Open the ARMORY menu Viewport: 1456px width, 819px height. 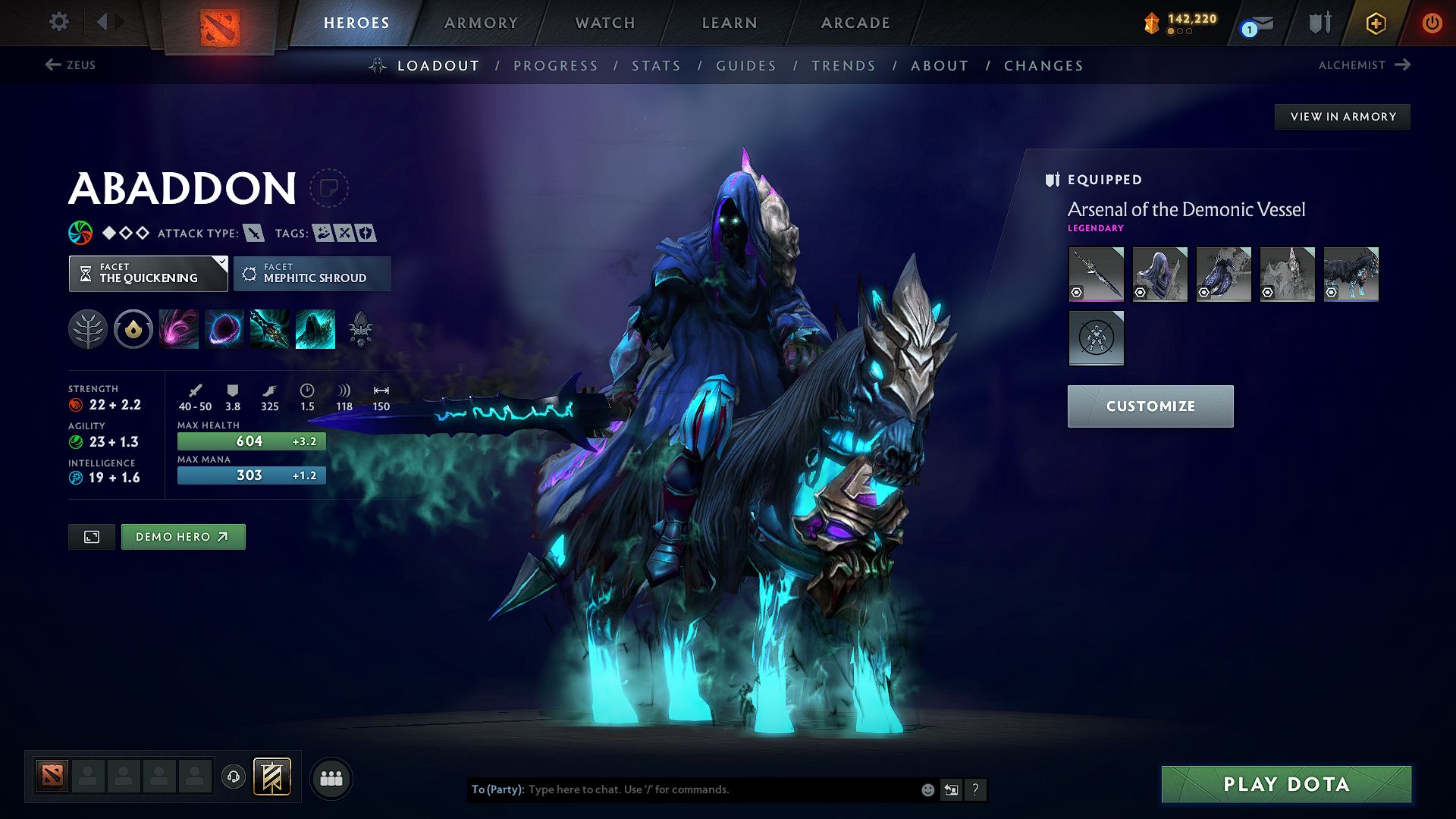(x=481, y=23)
